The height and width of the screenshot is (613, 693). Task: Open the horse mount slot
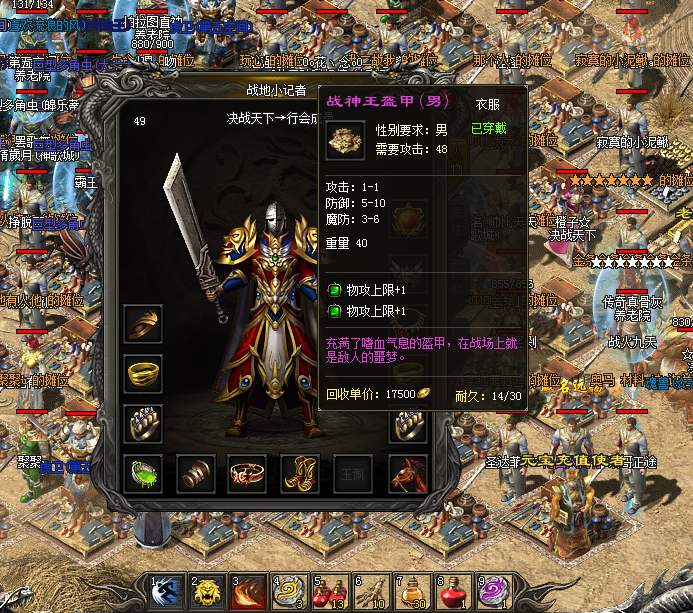pyautogui.click(x=407, y=472)
